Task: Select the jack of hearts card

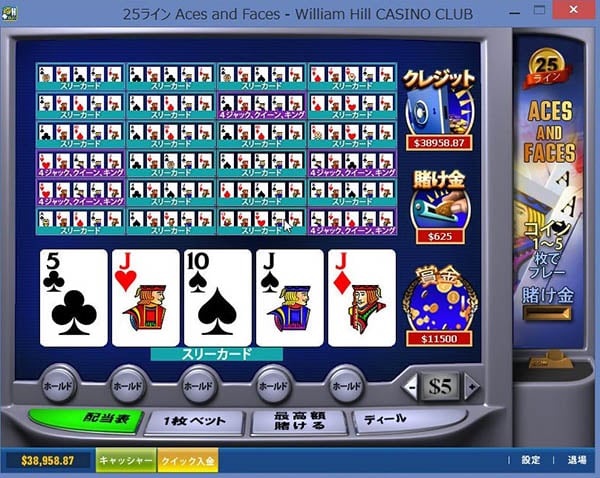Action: pos(145,298)
